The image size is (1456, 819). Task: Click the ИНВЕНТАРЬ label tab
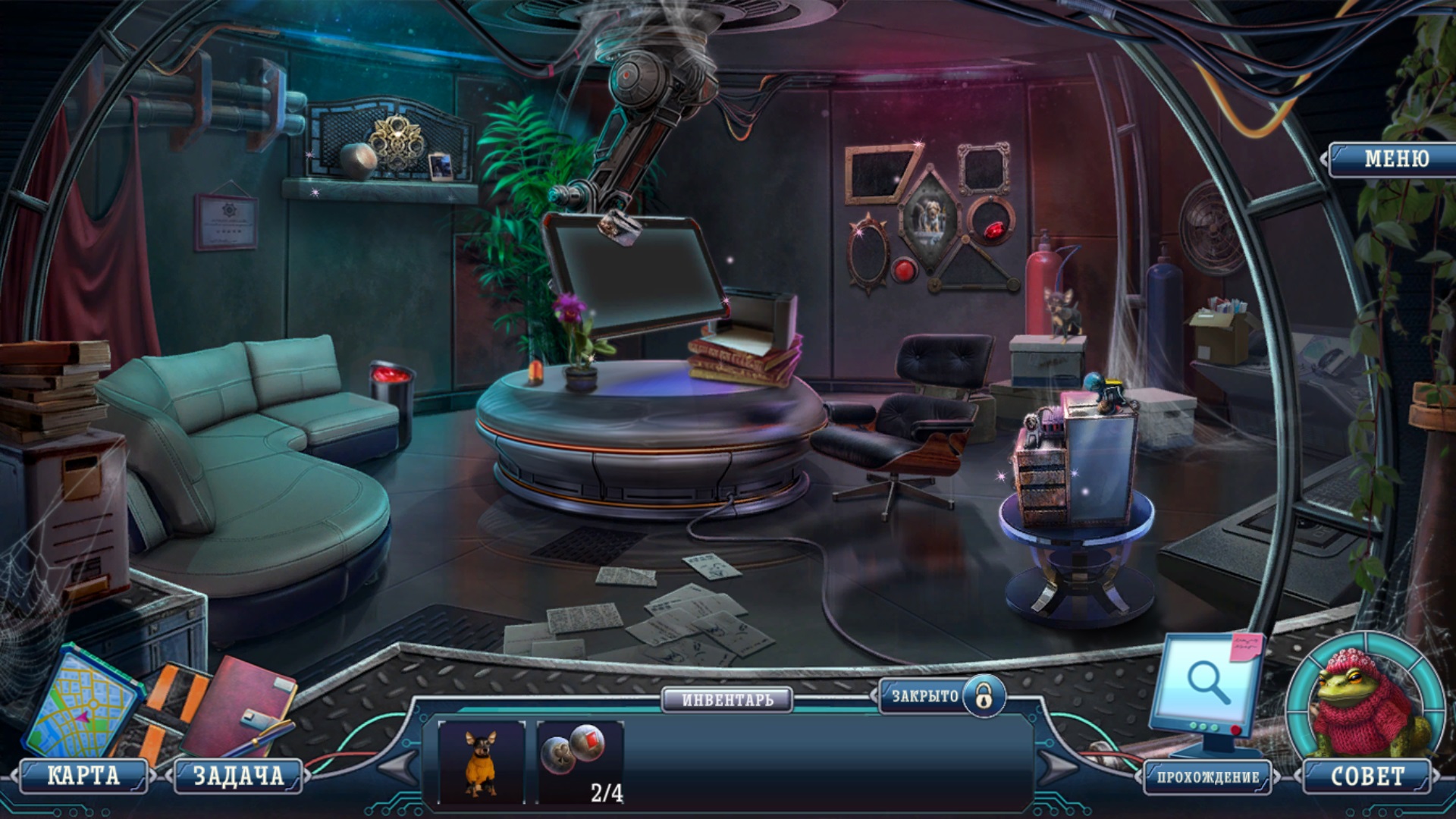727,699
